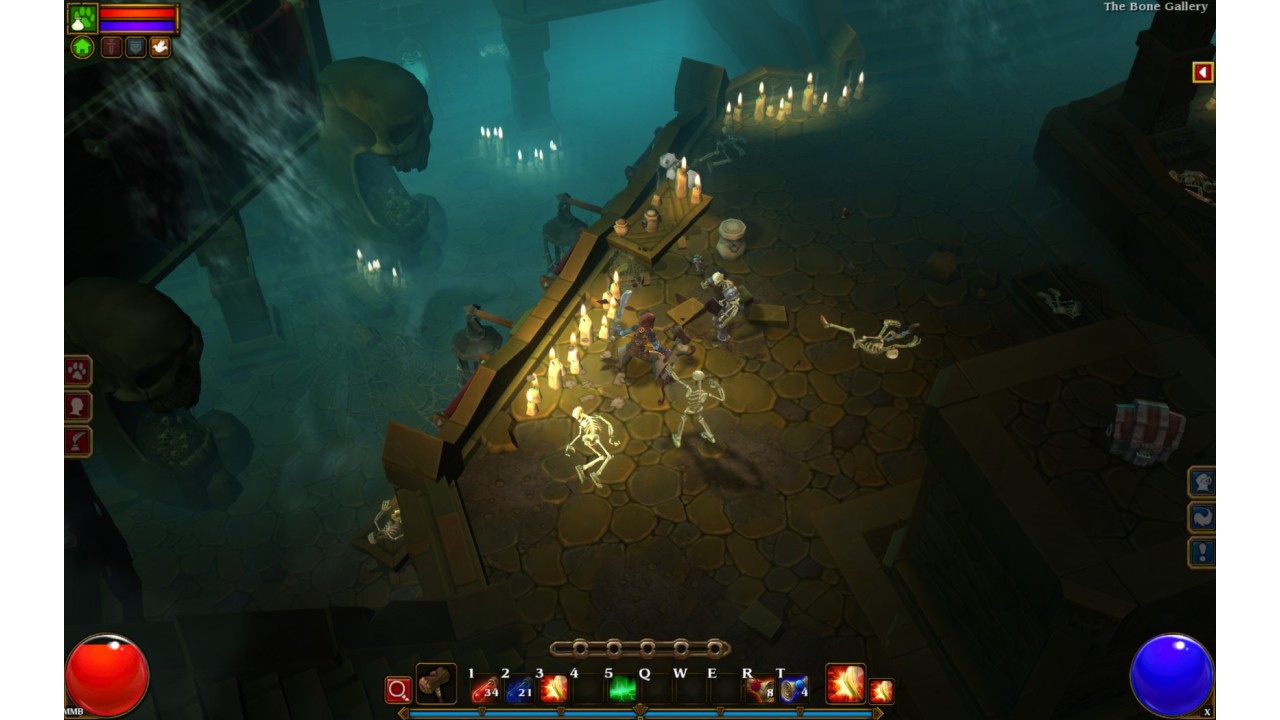
Task: Use the blue-sealed scroll in slot T
Action: 794,689
